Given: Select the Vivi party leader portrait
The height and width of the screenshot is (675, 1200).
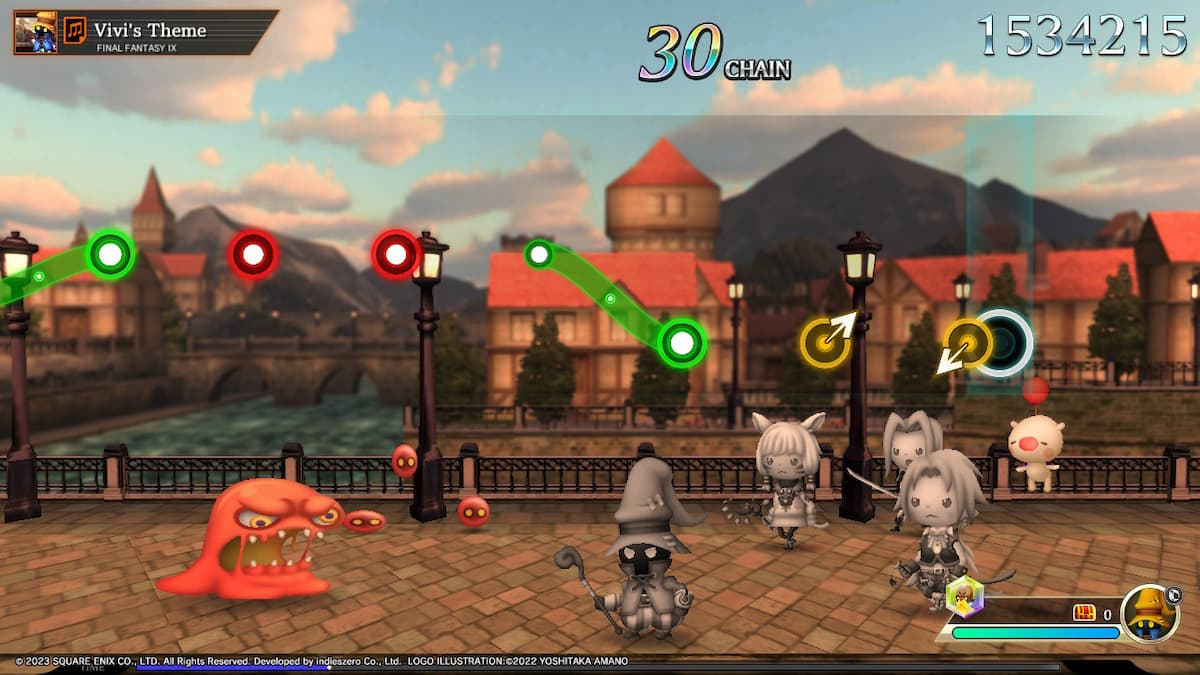Looking at the screenshot, I should pos(1149,614).
